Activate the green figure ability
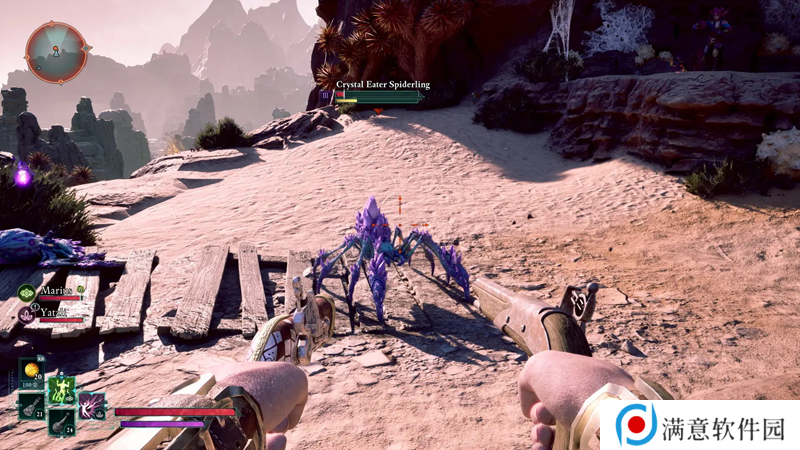This screenshot has height=450, width=800. [x=61, y=388]
